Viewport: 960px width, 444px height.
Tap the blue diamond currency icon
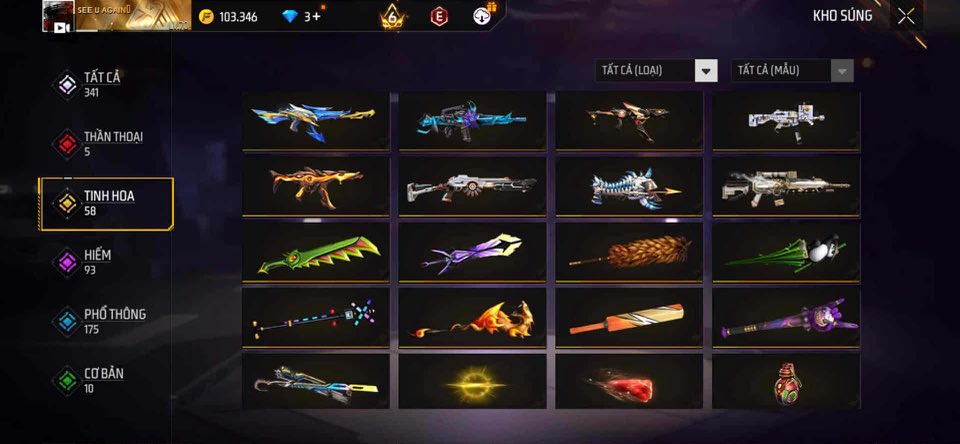(291, 16)
